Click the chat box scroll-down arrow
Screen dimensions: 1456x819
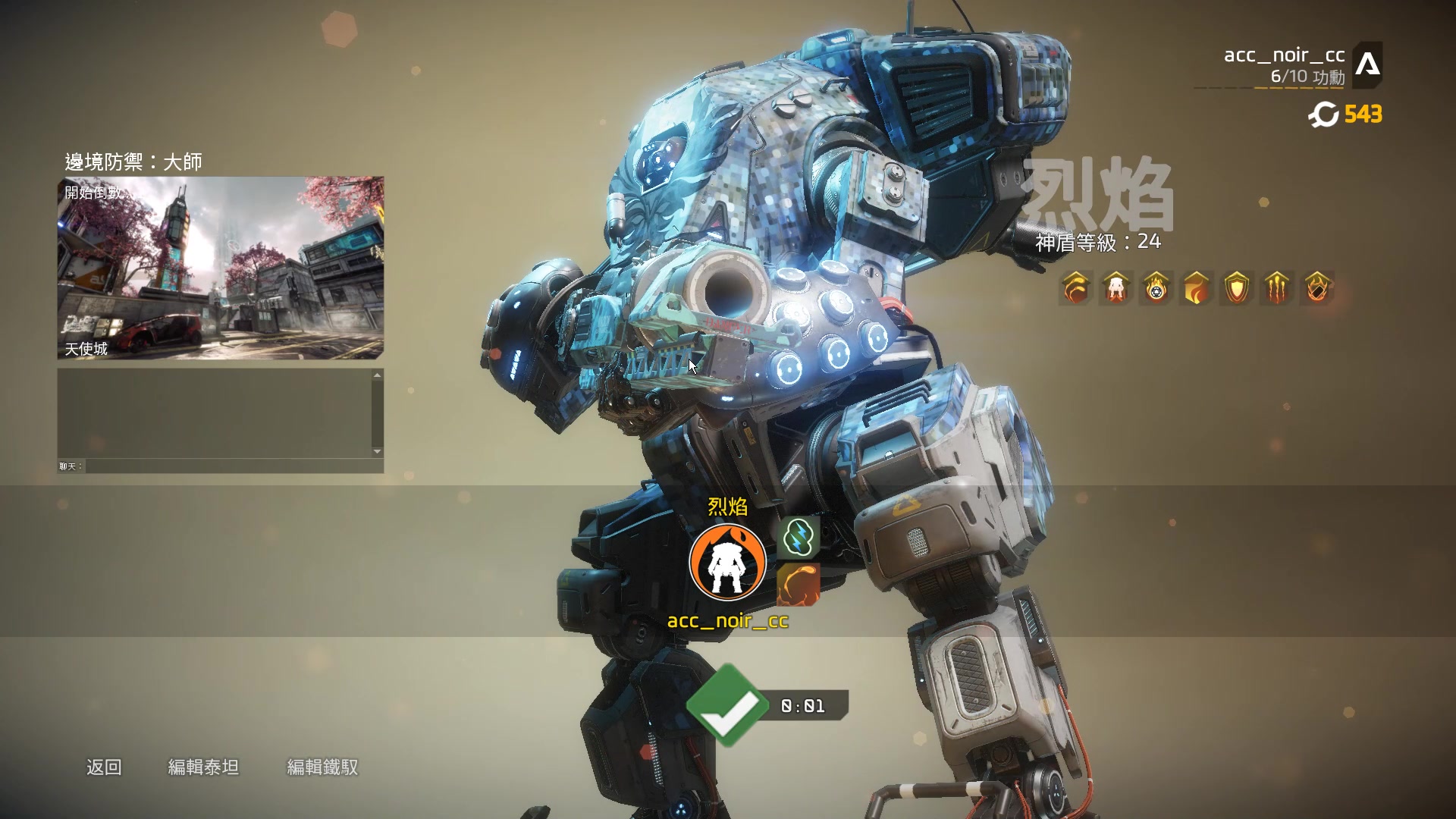click(377, 451)
